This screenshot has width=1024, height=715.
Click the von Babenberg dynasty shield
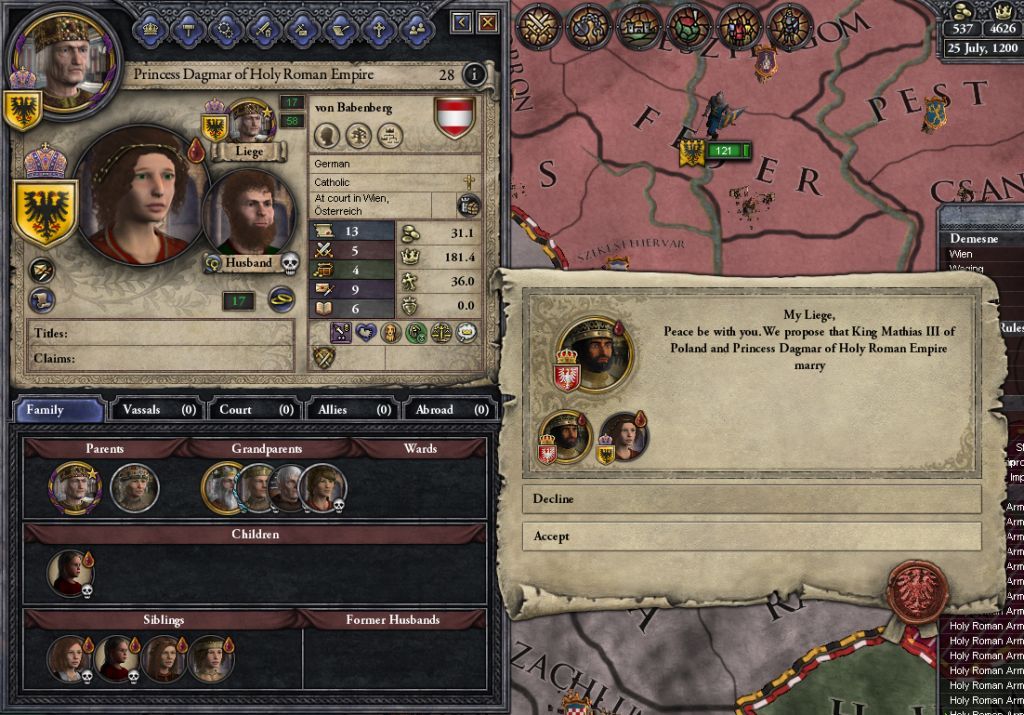[x=454, y=116]
